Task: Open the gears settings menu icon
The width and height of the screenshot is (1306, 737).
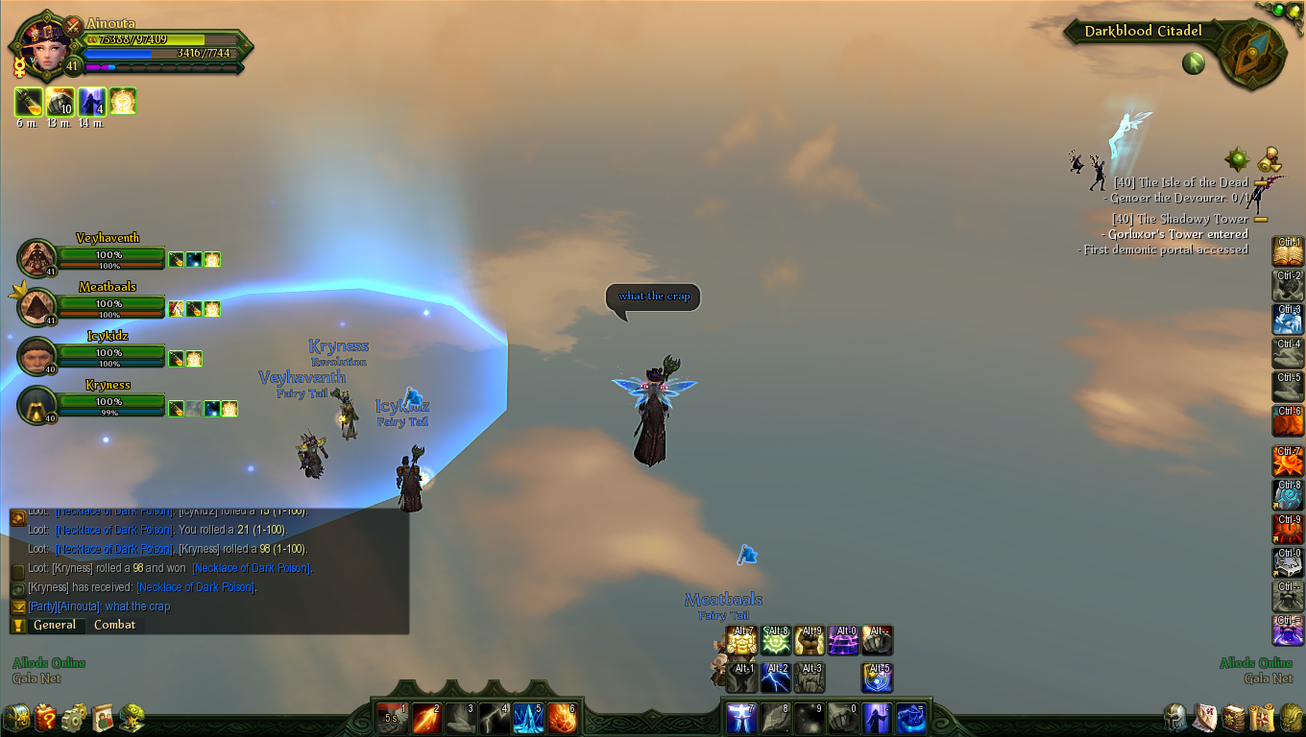Action: click(x=75, y=717)
